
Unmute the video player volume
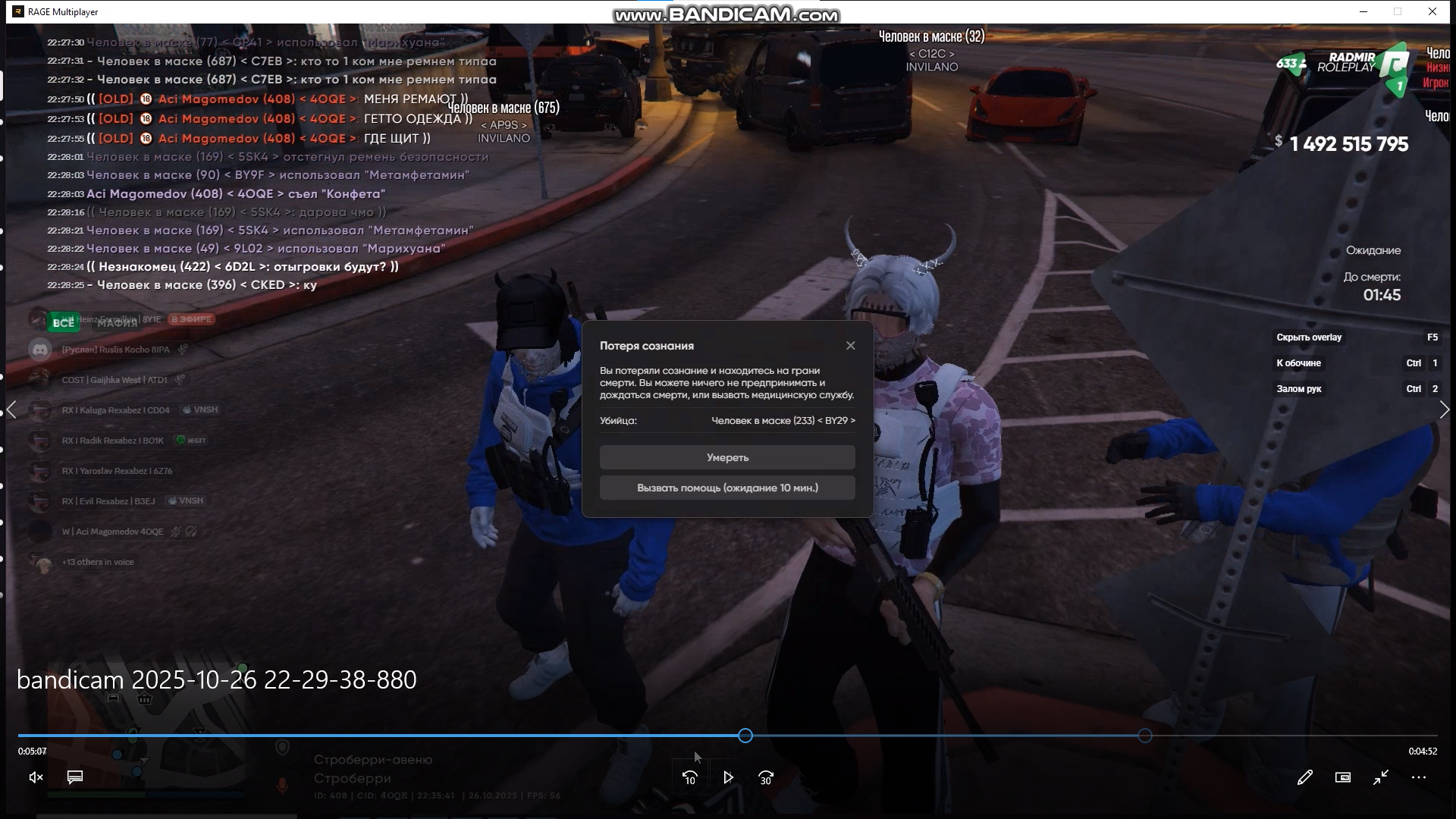coord(36,777)
